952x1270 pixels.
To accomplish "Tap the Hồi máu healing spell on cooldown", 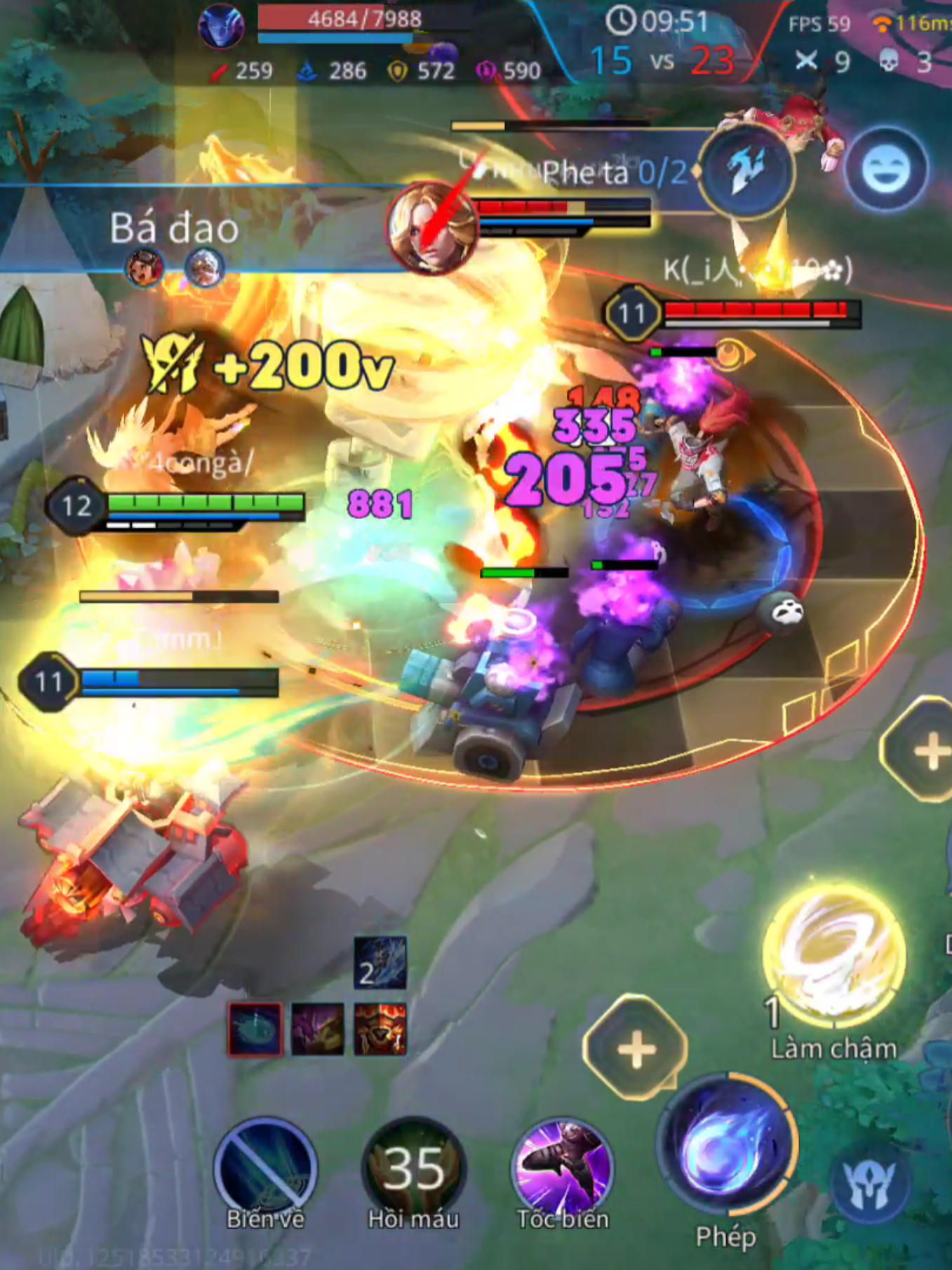I will (413, 1165).
